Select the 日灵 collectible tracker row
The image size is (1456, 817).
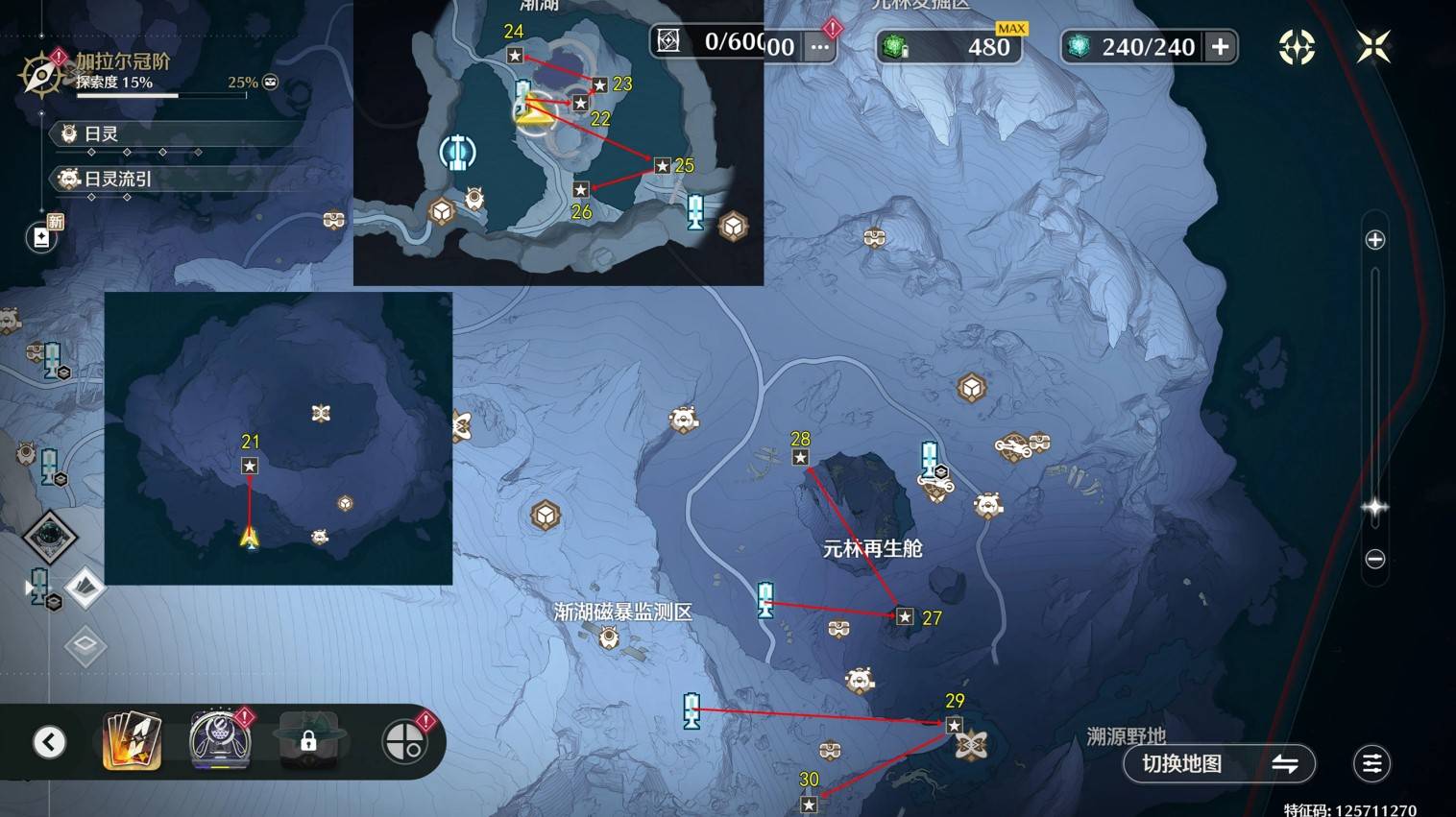coord(101,133)
